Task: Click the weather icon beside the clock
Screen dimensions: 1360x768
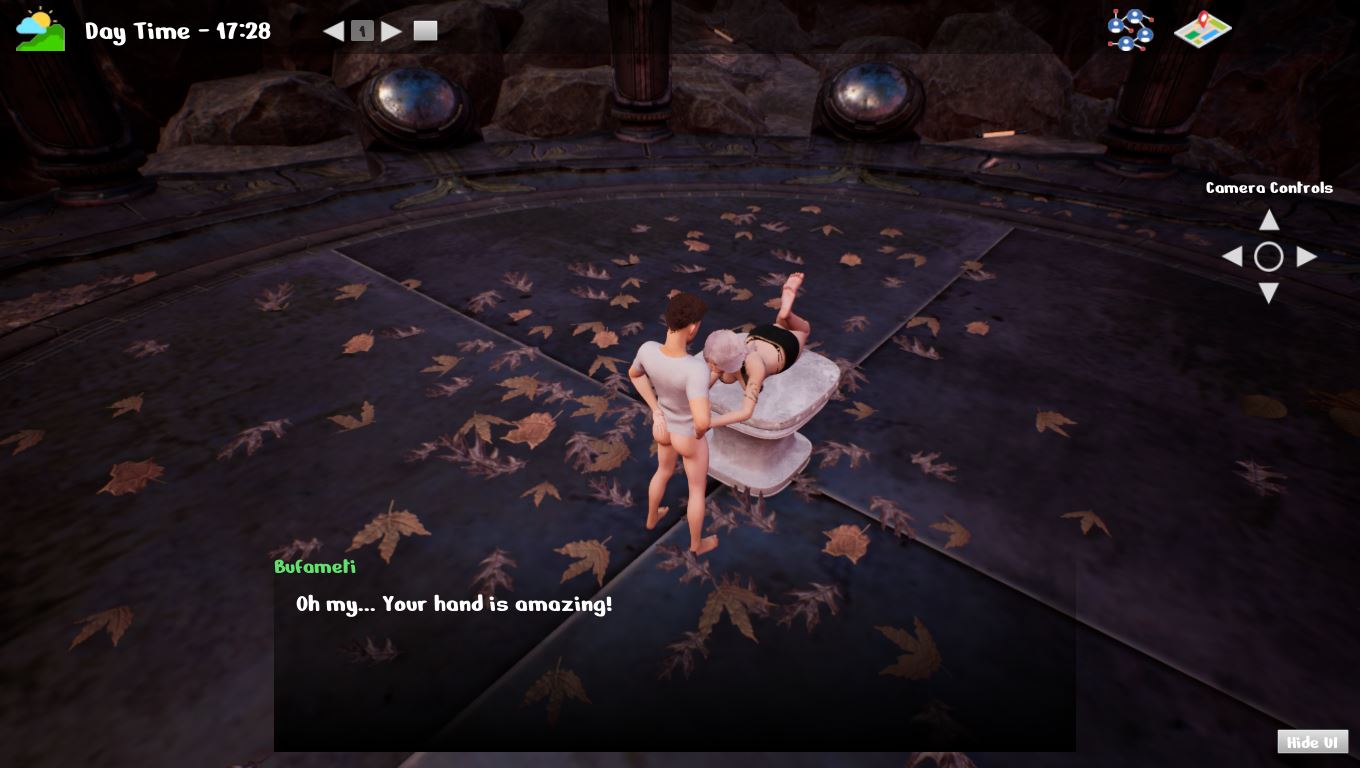Action: click(40, 31)
